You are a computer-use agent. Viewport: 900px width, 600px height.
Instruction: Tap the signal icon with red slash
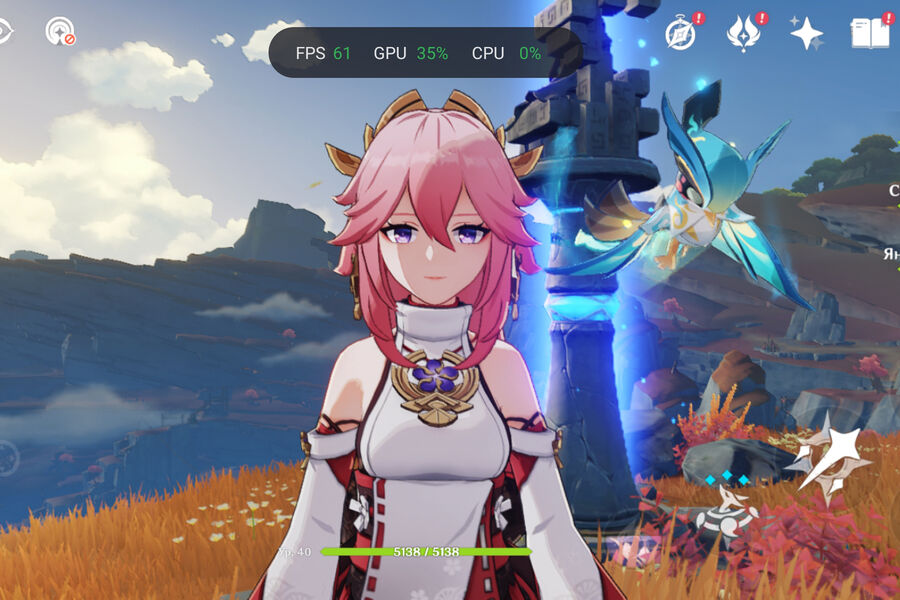[x=59, y=31]
